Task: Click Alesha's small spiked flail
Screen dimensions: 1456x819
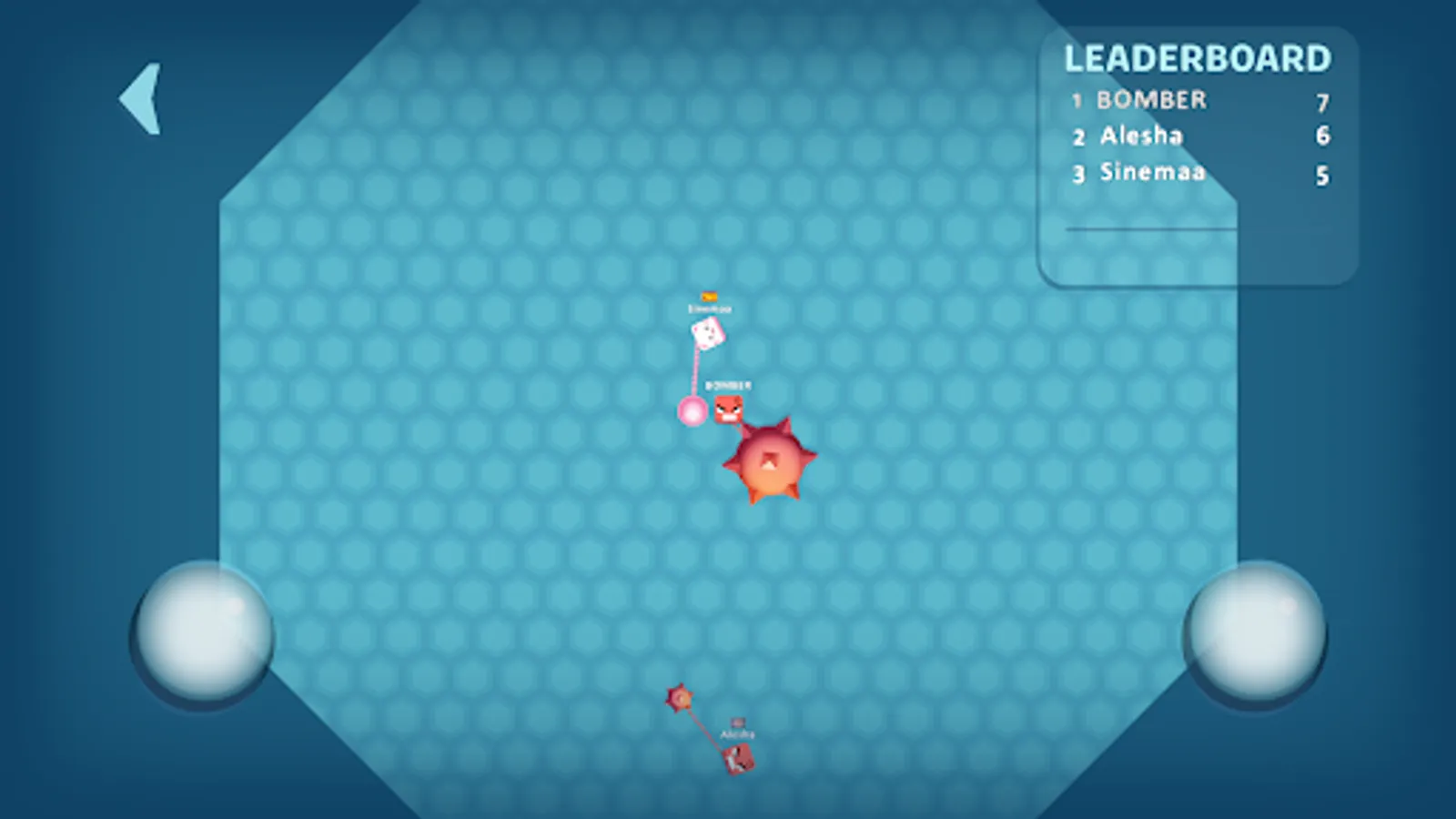Action: tap(679, 699)
